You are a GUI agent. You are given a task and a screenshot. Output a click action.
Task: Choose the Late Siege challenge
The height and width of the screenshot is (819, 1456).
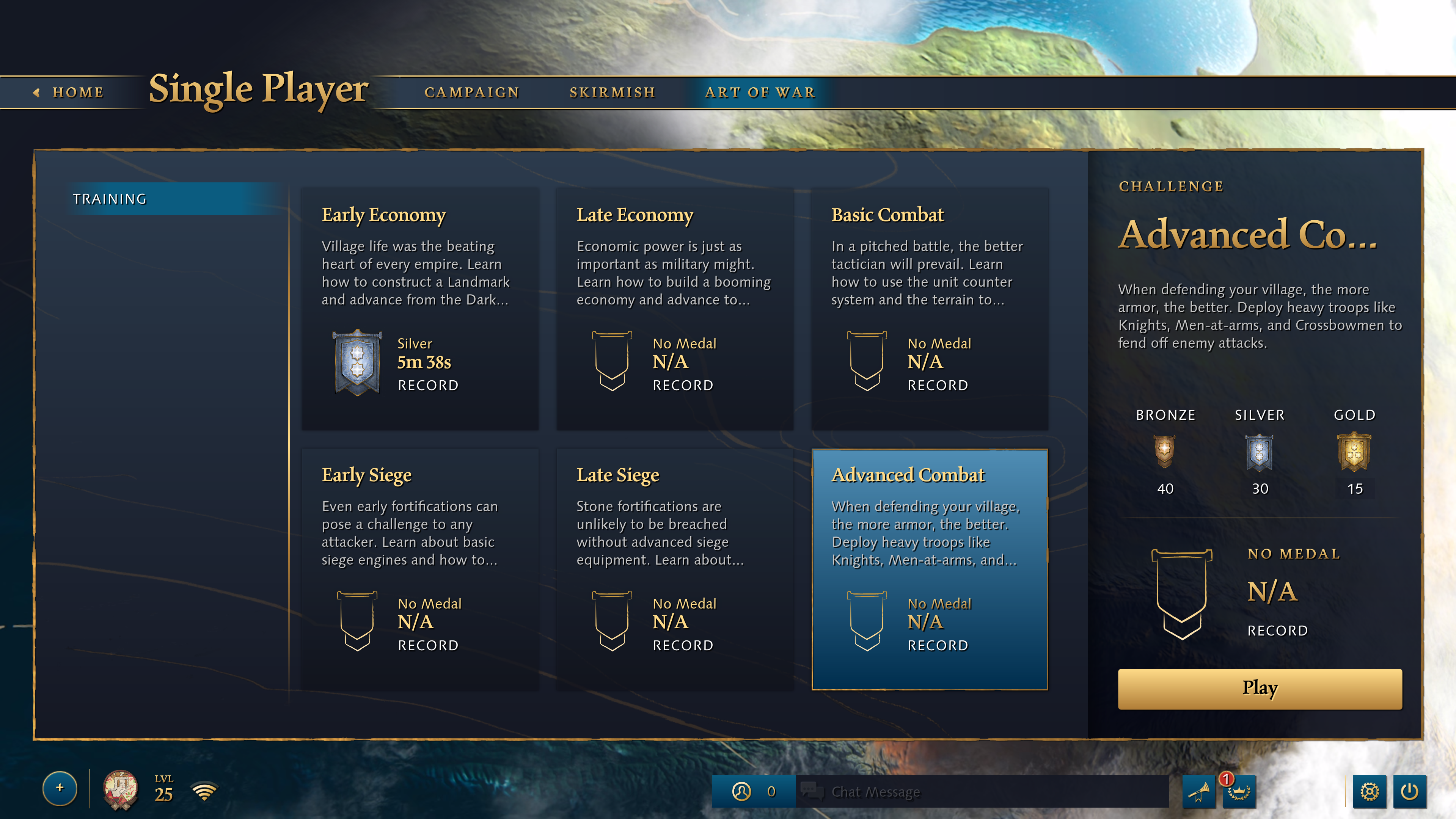(x=675, y=569)
